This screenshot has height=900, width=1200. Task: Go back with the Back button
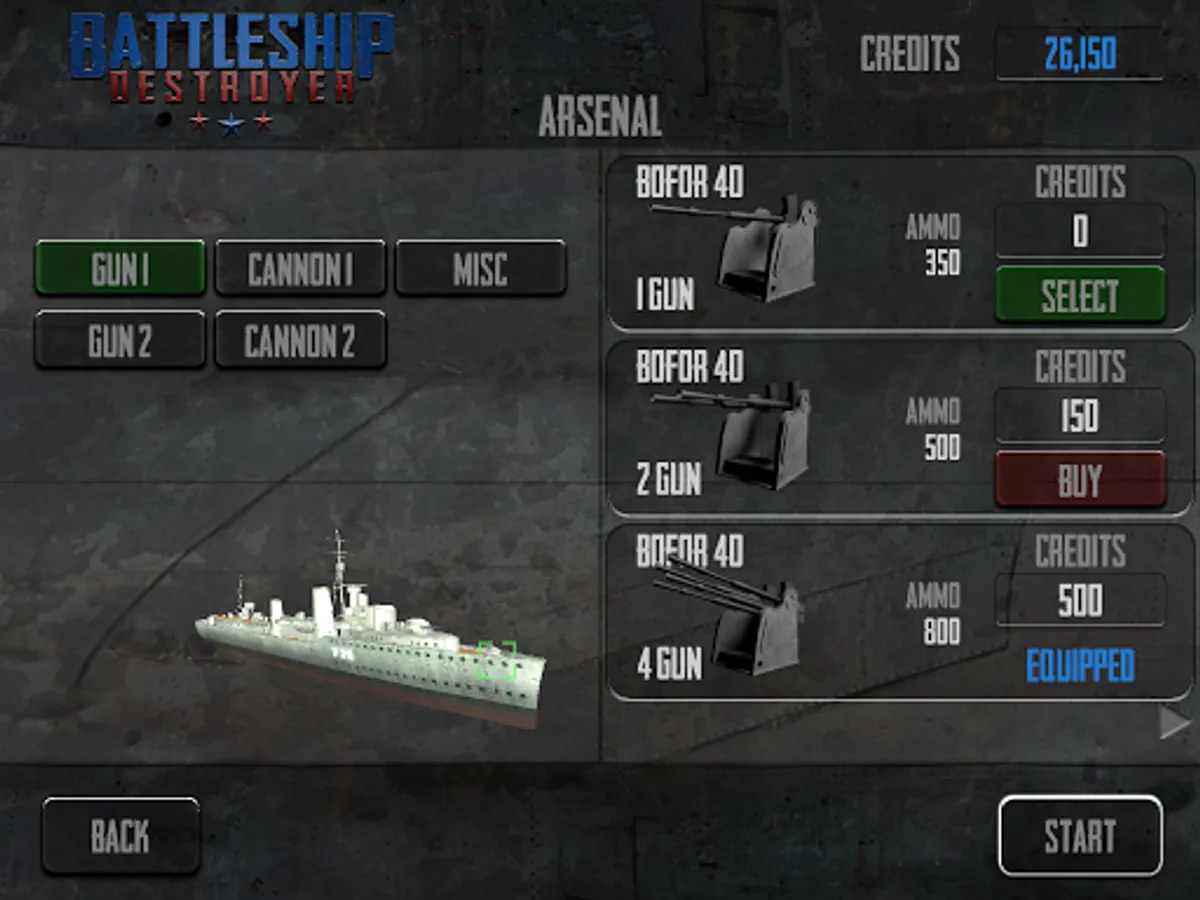point(121,836)
